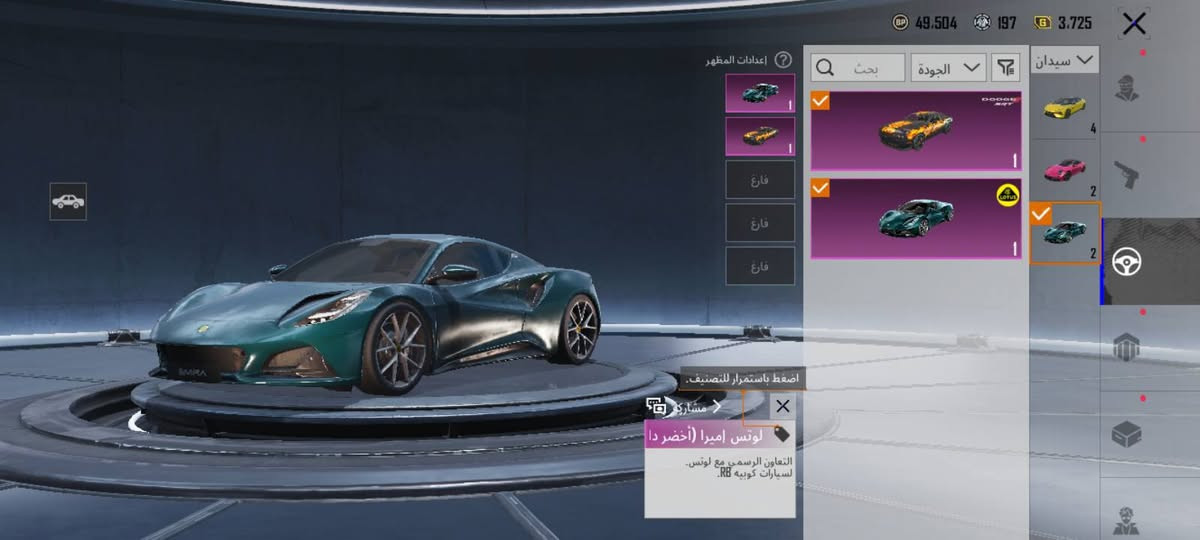Select the flame Dodge appearance preset slot
The width and height of the screenshot is (1200, 540).
coord(760,136)
